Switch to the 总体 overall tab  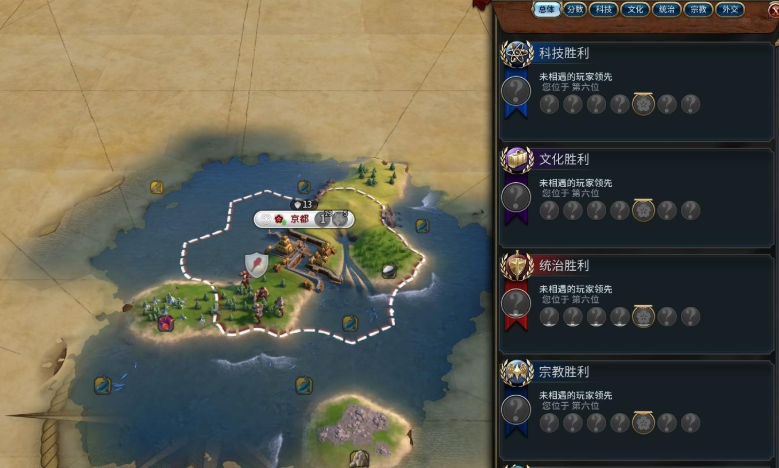(546, 10)
